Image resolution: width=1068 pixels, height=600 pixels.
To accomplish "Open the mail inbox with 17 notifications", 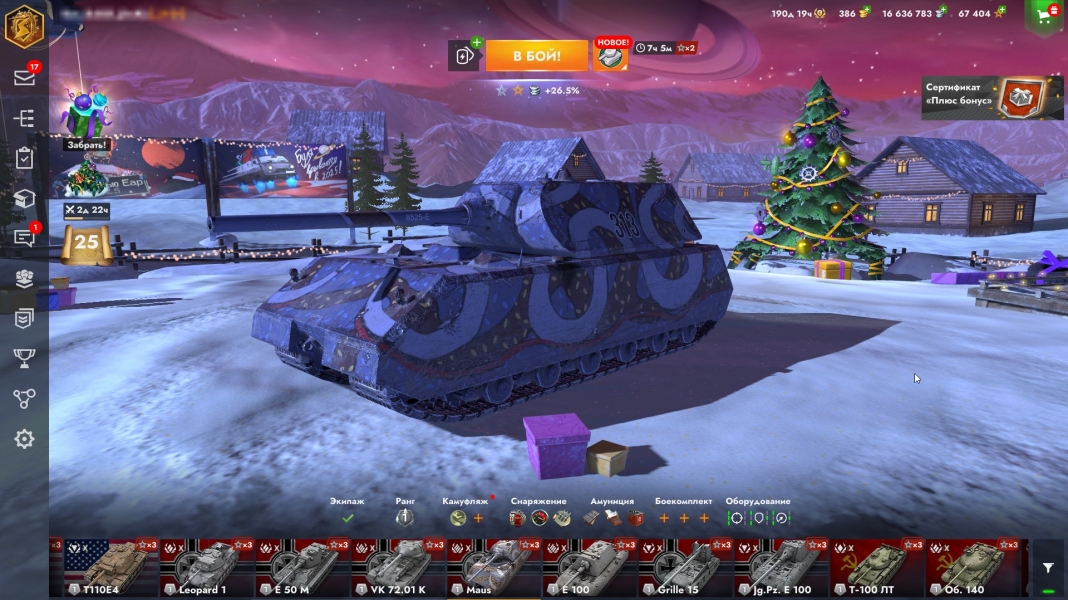I will (x=24, y=78).
